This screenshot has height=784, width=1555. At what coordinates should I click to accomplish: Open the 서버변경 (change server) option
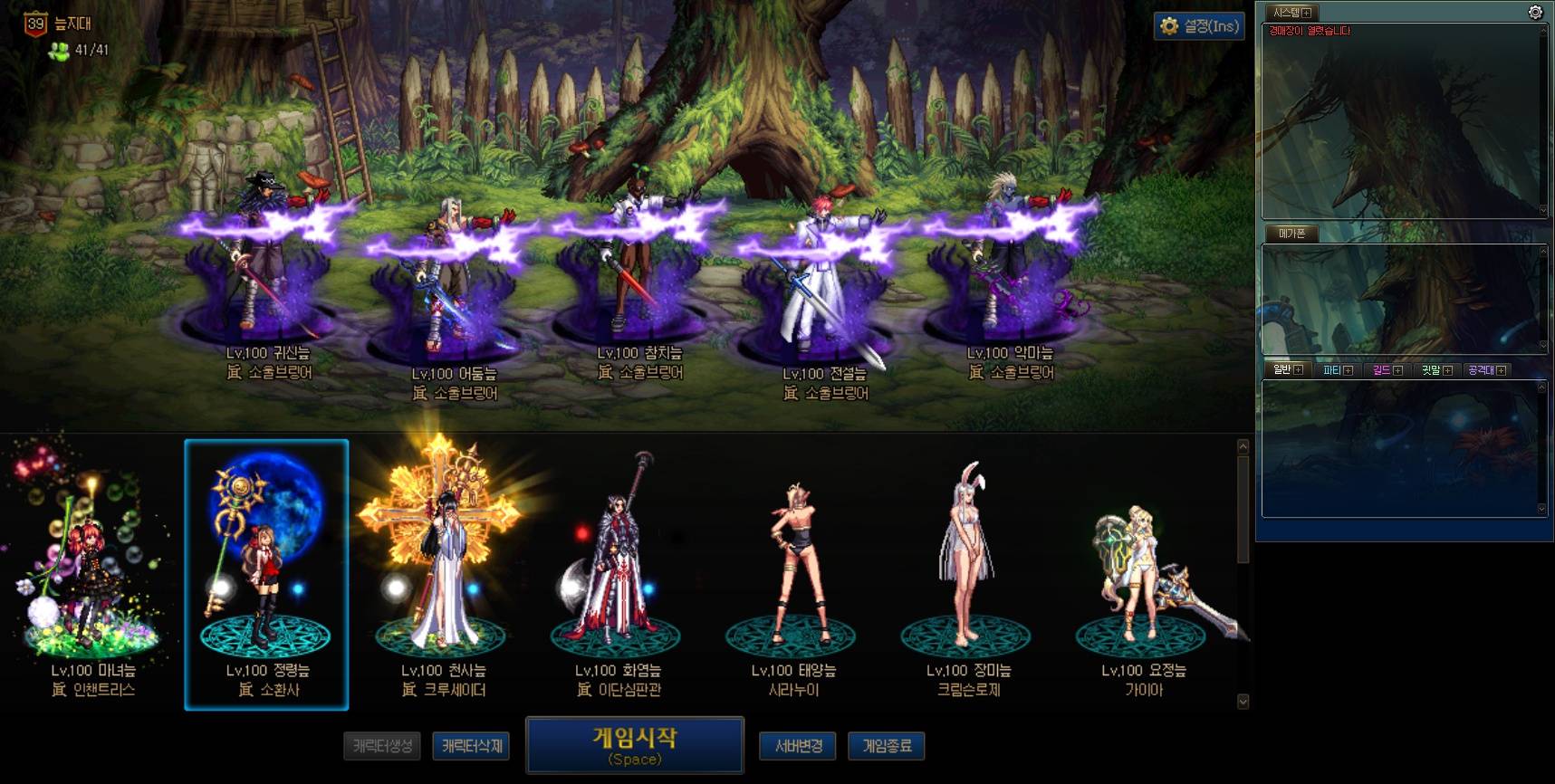[x=798, y=746]
